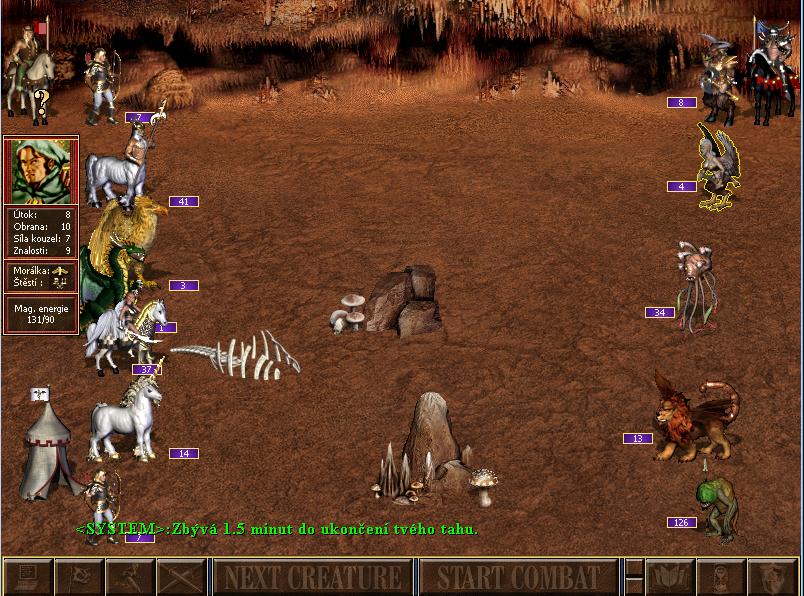Click the NEXT CREATURE button
This screenshot has width=804, height=596.
click(x=312, y=577)
